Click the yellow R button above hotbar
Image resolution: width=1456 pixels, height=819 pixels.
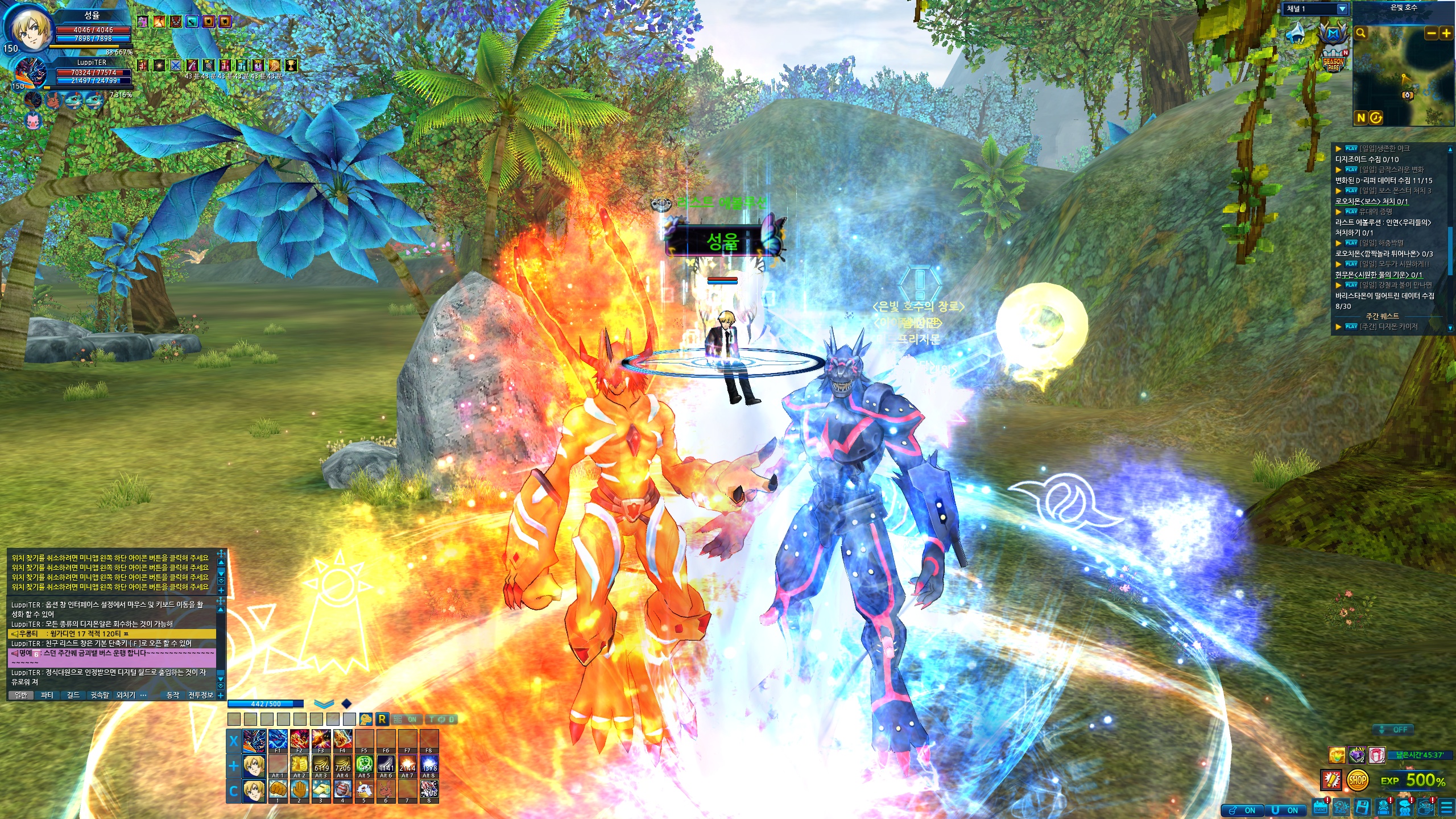click(x=382, y=719)
